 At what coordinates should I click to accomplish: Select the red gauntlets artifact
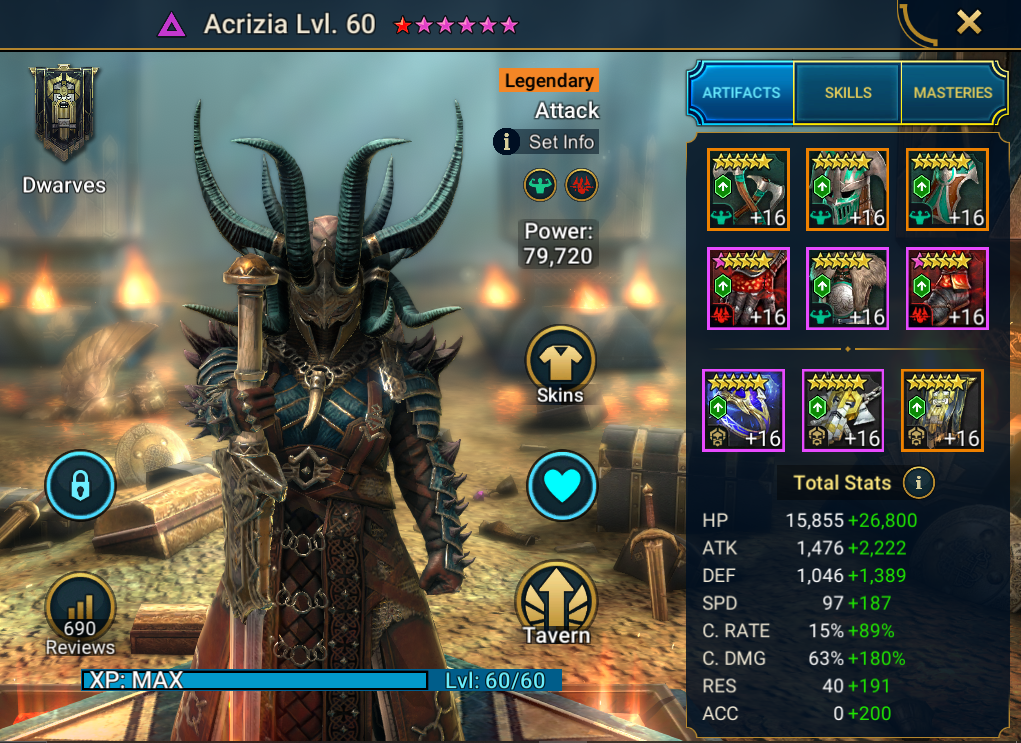coord(748,288)
